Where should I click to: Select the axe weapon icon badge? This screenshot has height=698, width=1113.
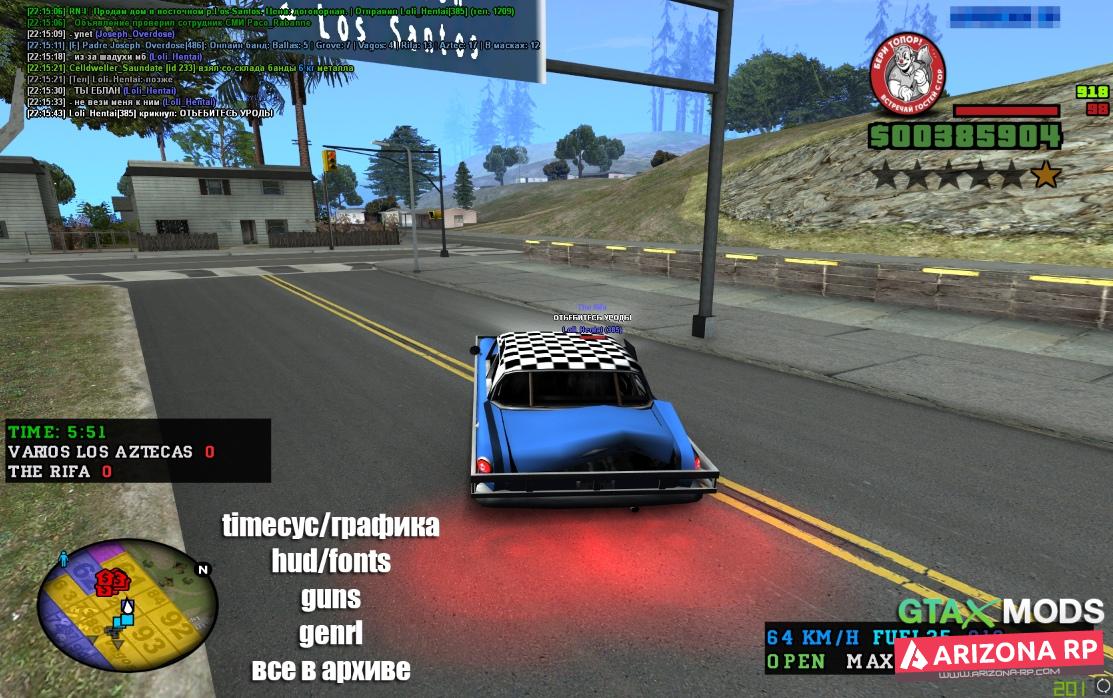click(907, 71)
